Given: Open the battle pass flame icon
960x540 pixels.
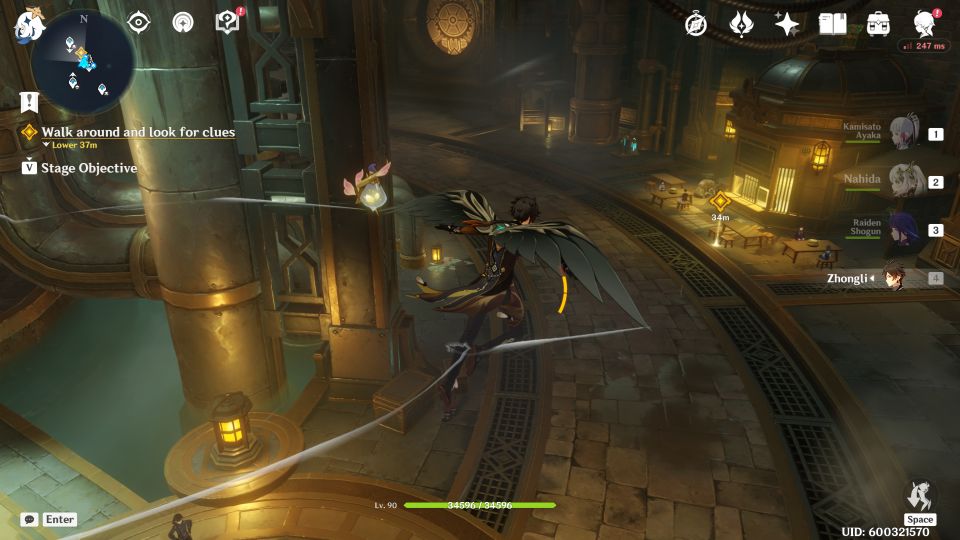Looking at the screenshot, I should coord(741,24).
